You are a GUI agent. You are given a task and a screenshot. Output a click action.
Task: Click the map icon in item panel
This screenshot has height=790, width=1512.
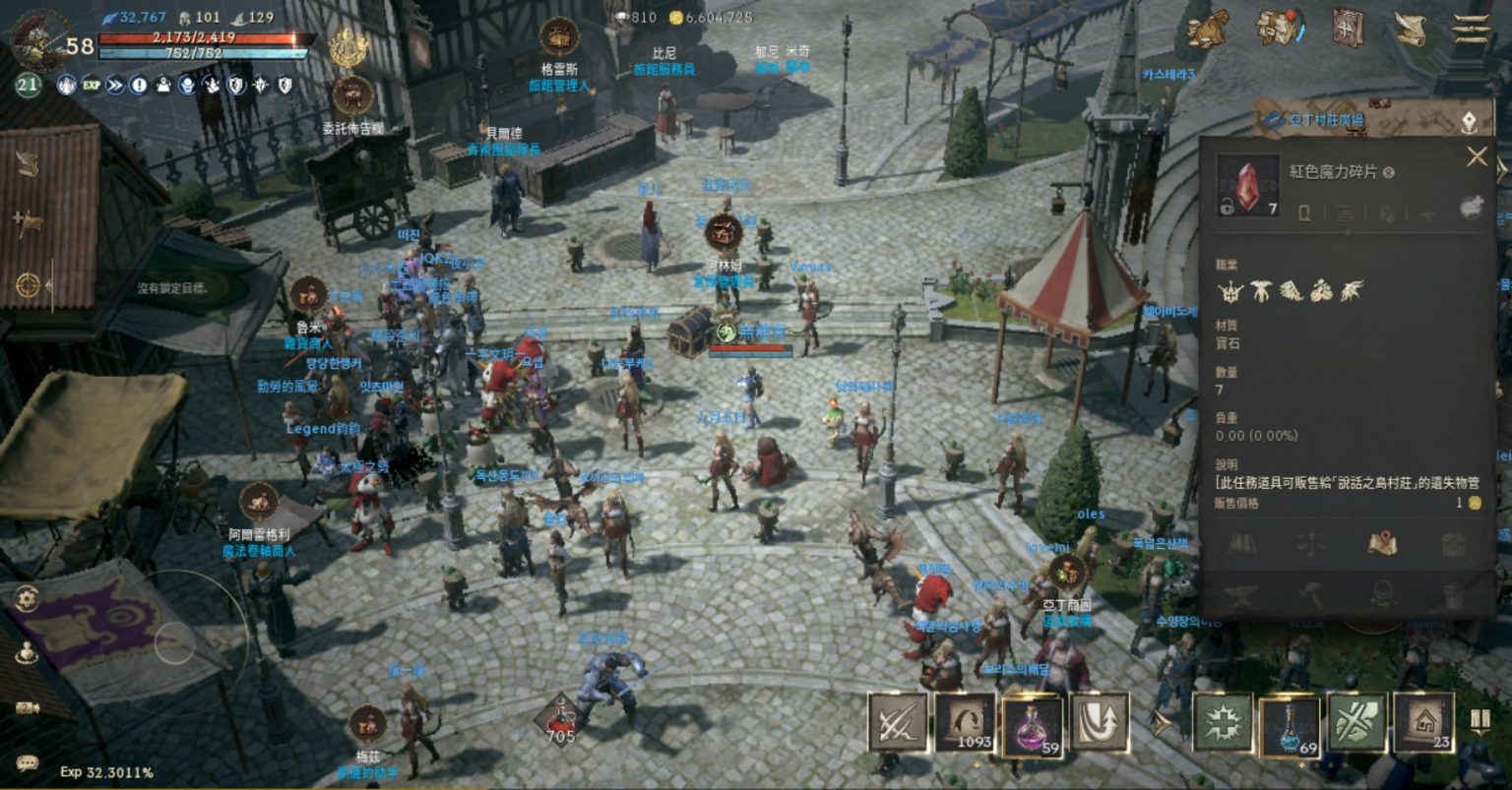[1382, 542]
